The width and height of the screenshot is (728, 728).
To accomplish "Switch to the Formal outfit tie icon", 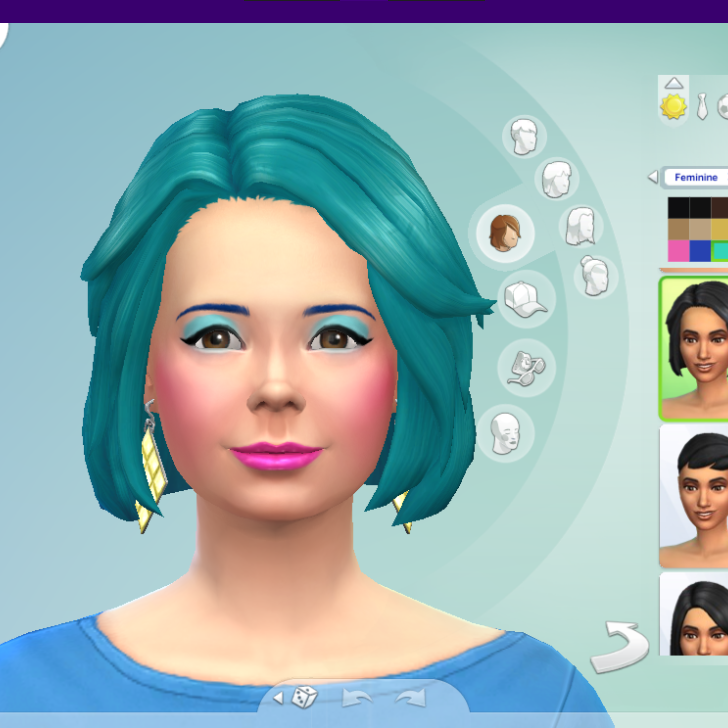I will pyautogui.click(x=704, y=106).
